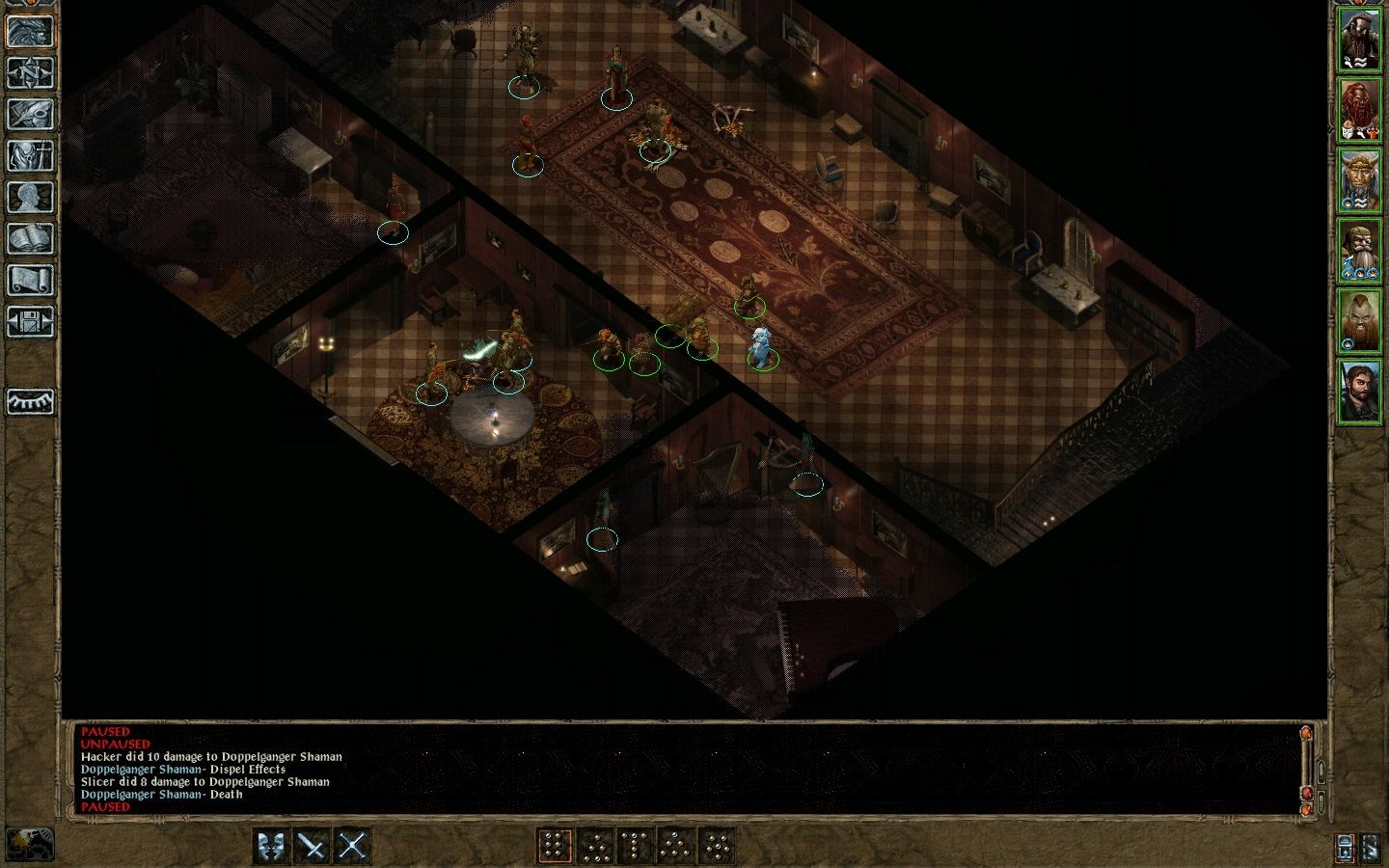Screen dimensions: 1389x868
Task: Click the crossed lines stop action button
Action: 352,846
